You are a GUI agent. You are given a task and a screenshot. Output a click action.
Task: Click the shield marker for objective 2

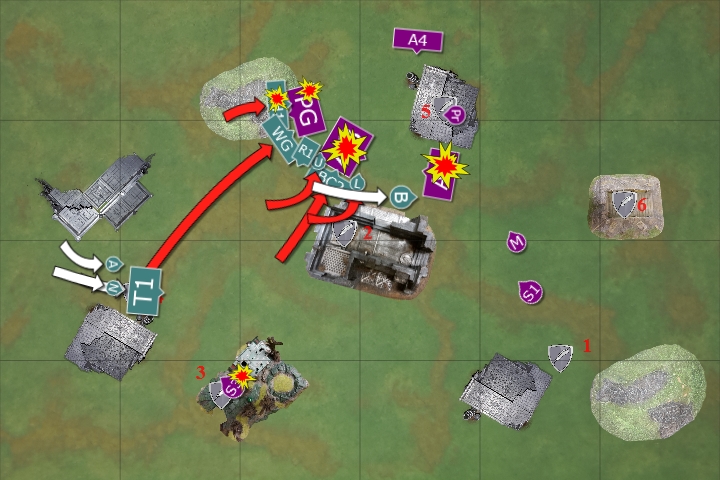pos(346,234)
